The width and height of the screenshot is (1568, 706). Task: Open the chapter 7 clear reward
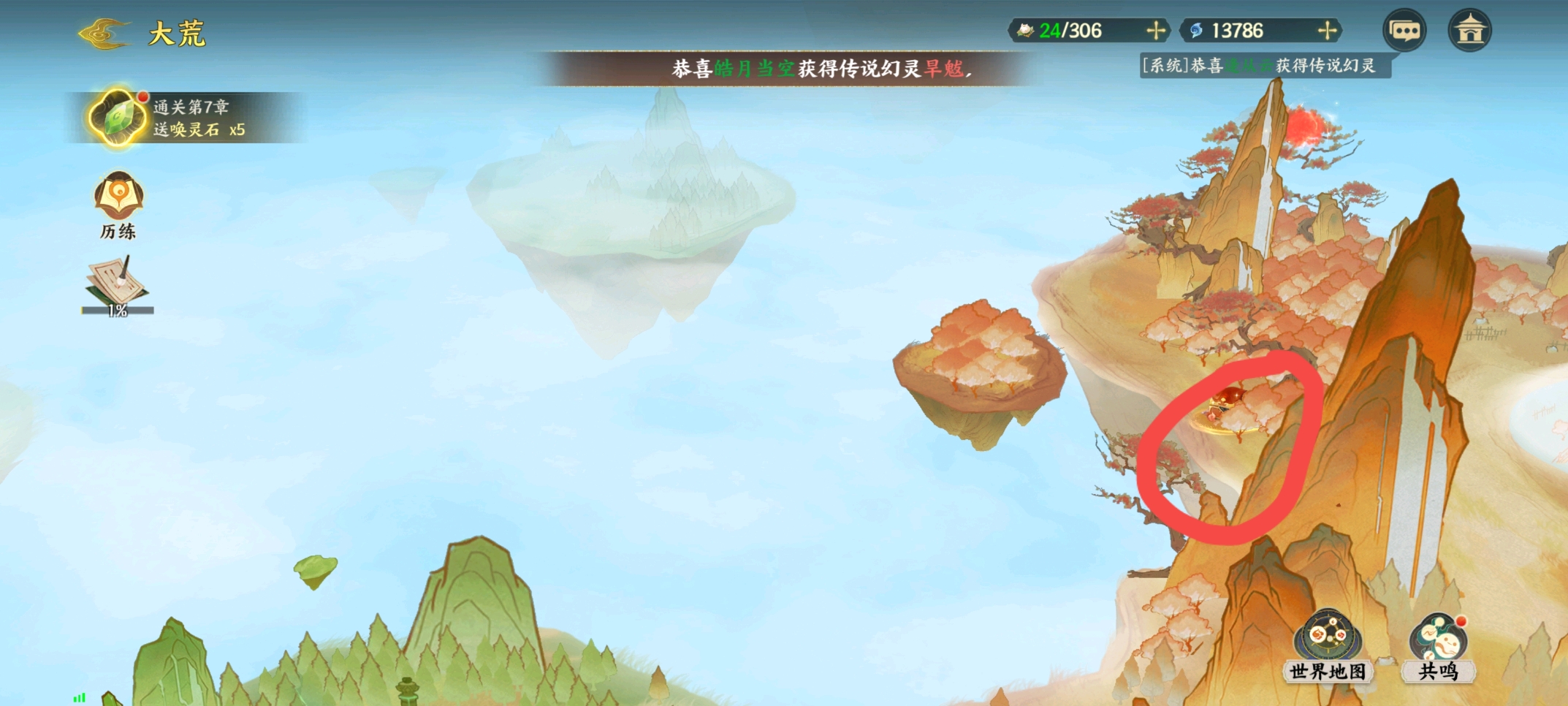(117, 118)
